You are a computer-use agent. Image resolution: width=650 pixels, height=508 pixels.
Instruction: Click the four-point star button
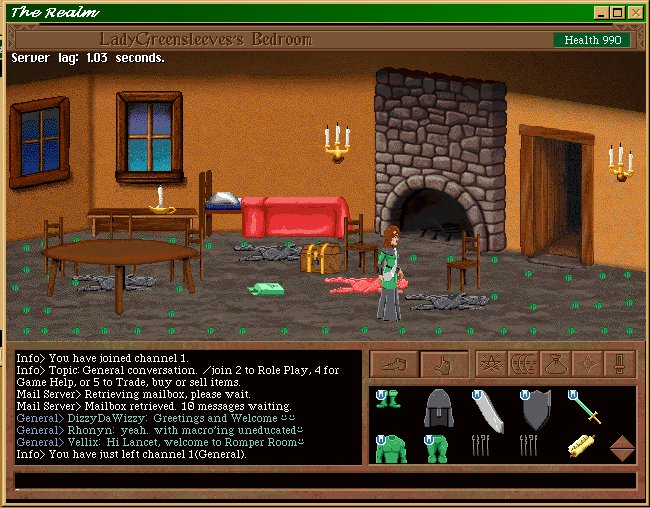pos(587,364)
